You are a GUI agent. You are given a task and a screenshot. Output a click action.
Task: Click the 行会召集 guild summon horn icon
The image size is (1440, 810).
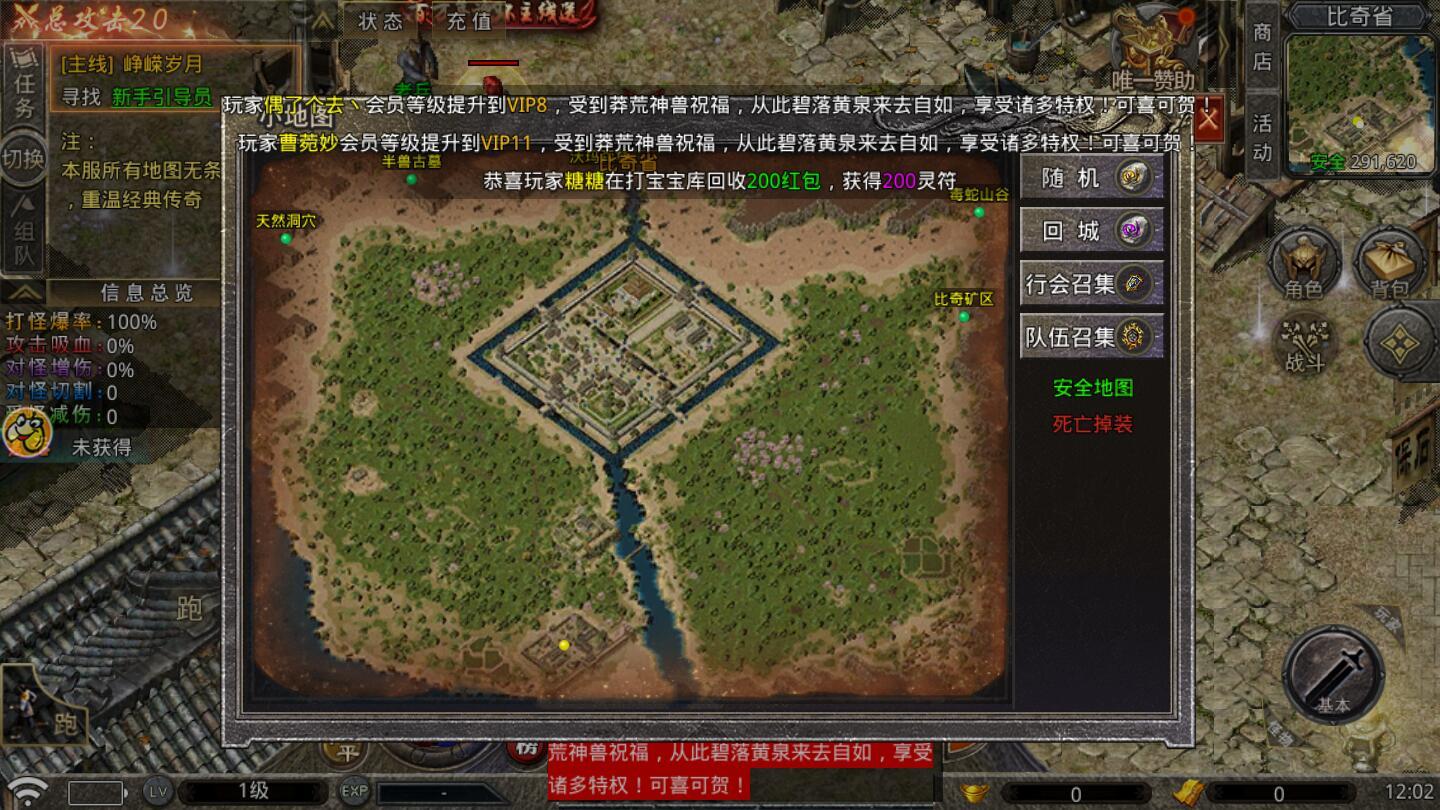coord(1092,283)
